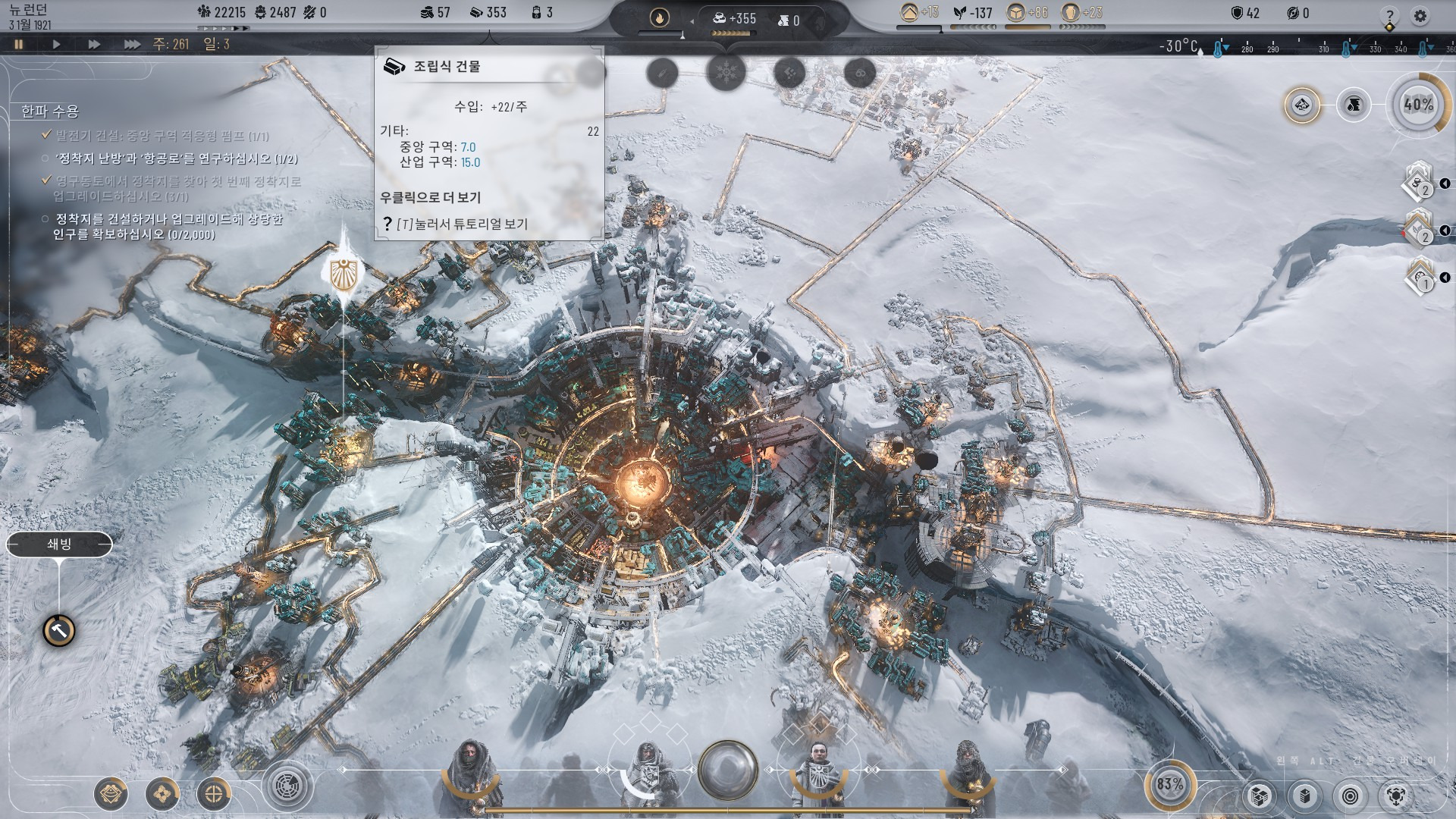Open the settings gear menu
Viewport: 1456px width, 819px height.
coord(1420,15)
